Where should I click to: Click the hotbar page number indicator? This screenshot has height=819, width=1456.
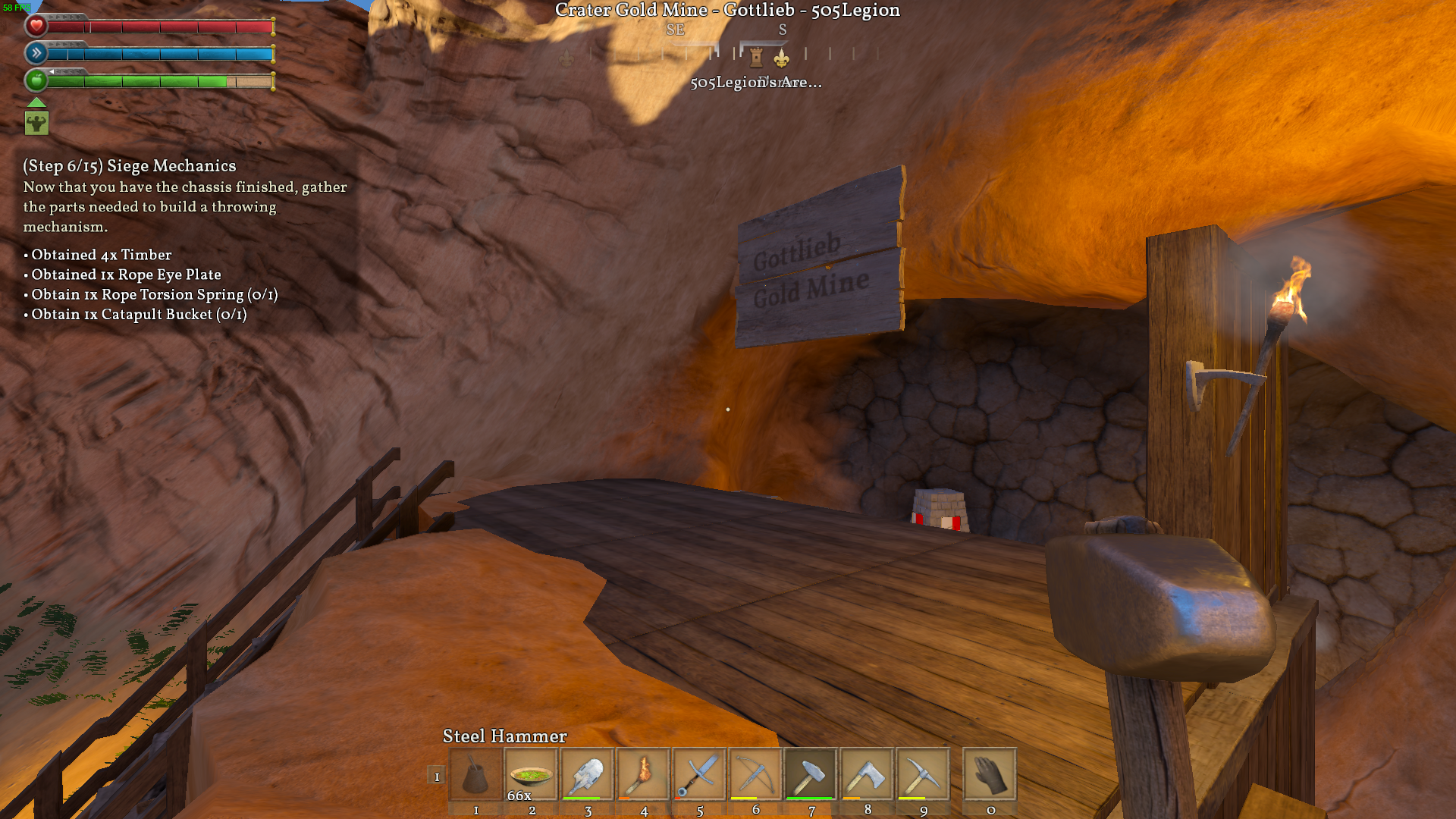click(437, 776)
